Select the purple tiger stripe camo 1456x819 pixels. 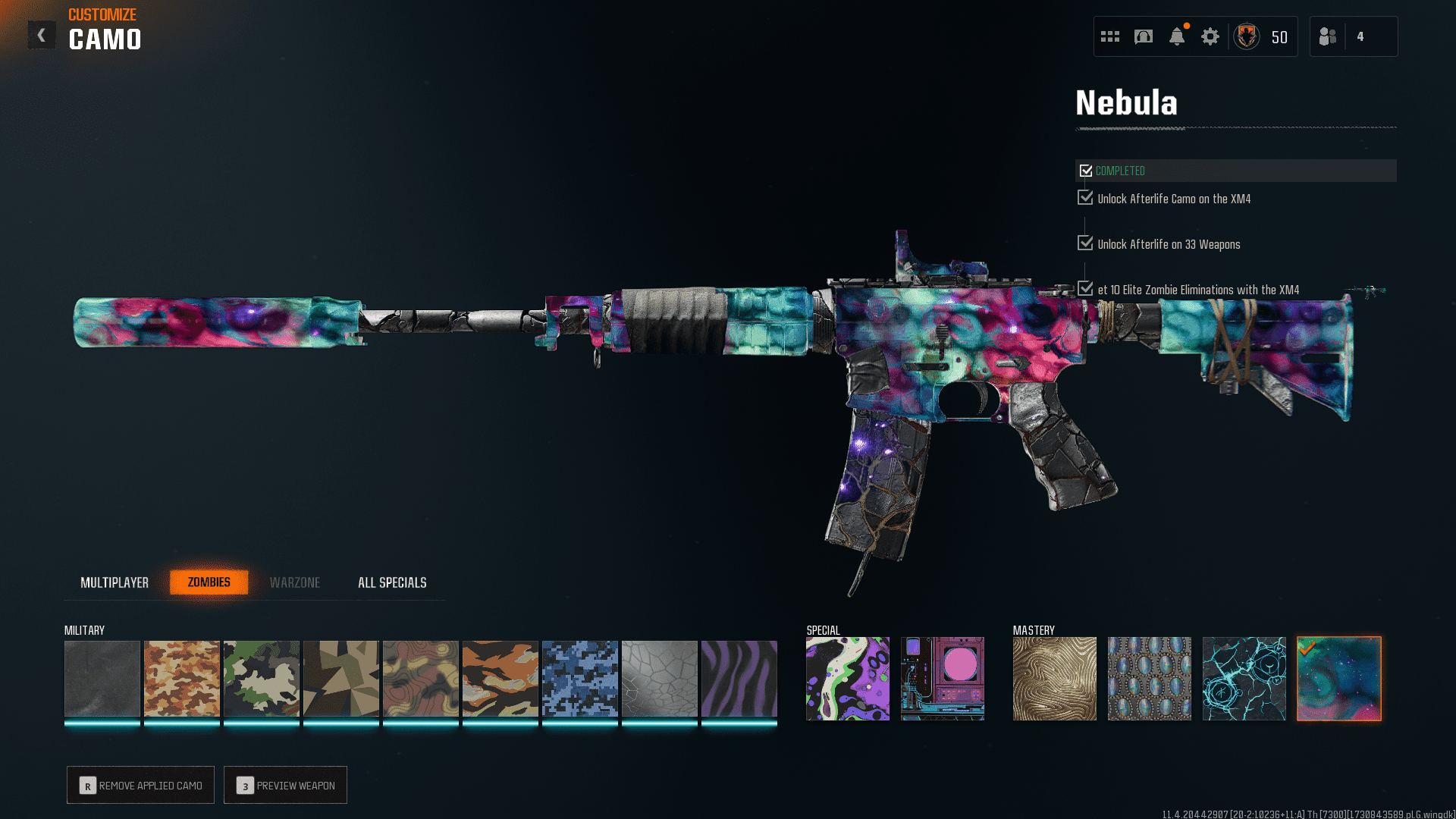739,679
